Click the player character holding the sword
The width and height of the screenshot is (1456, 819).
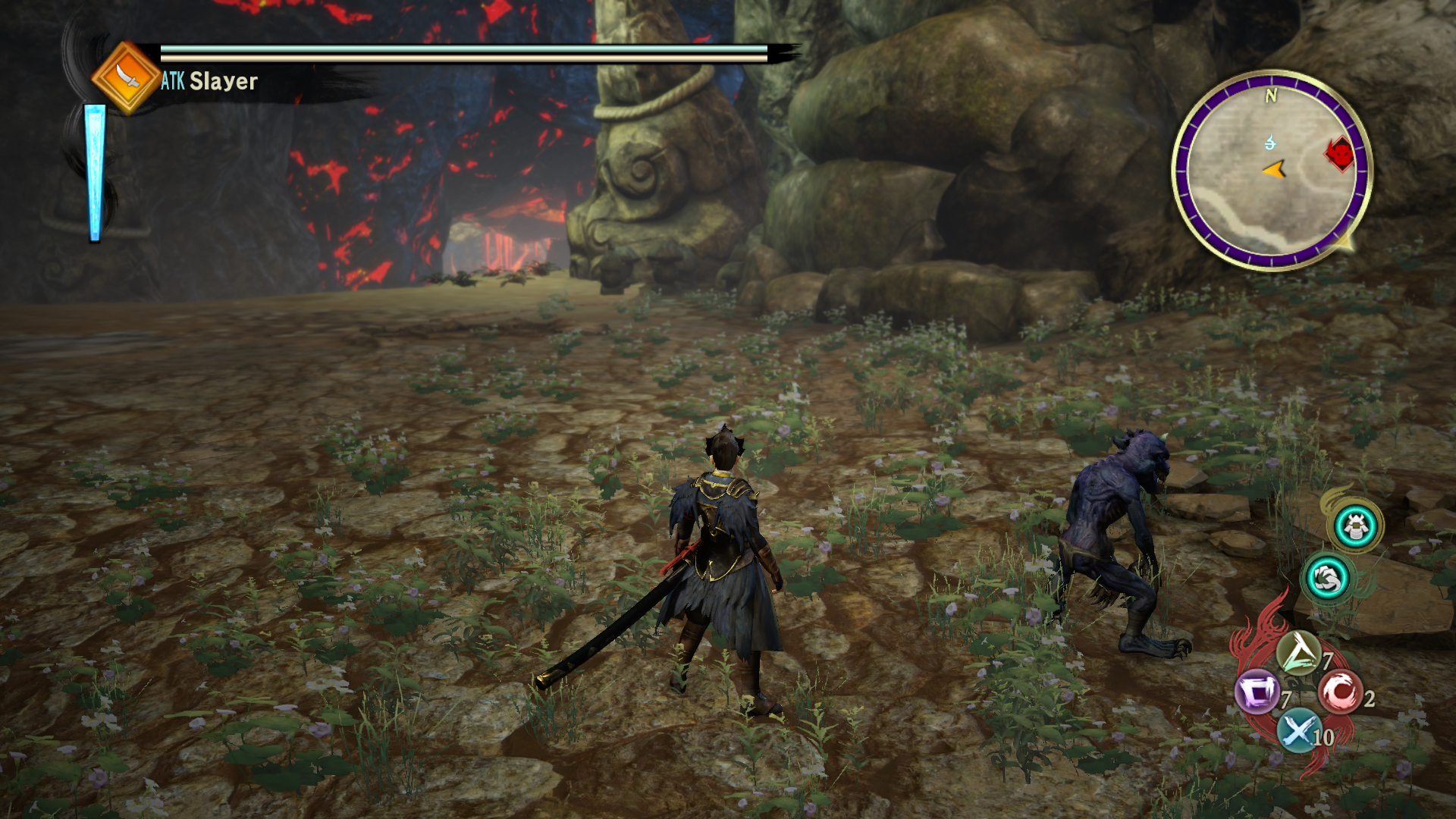[x=720, y=569]
